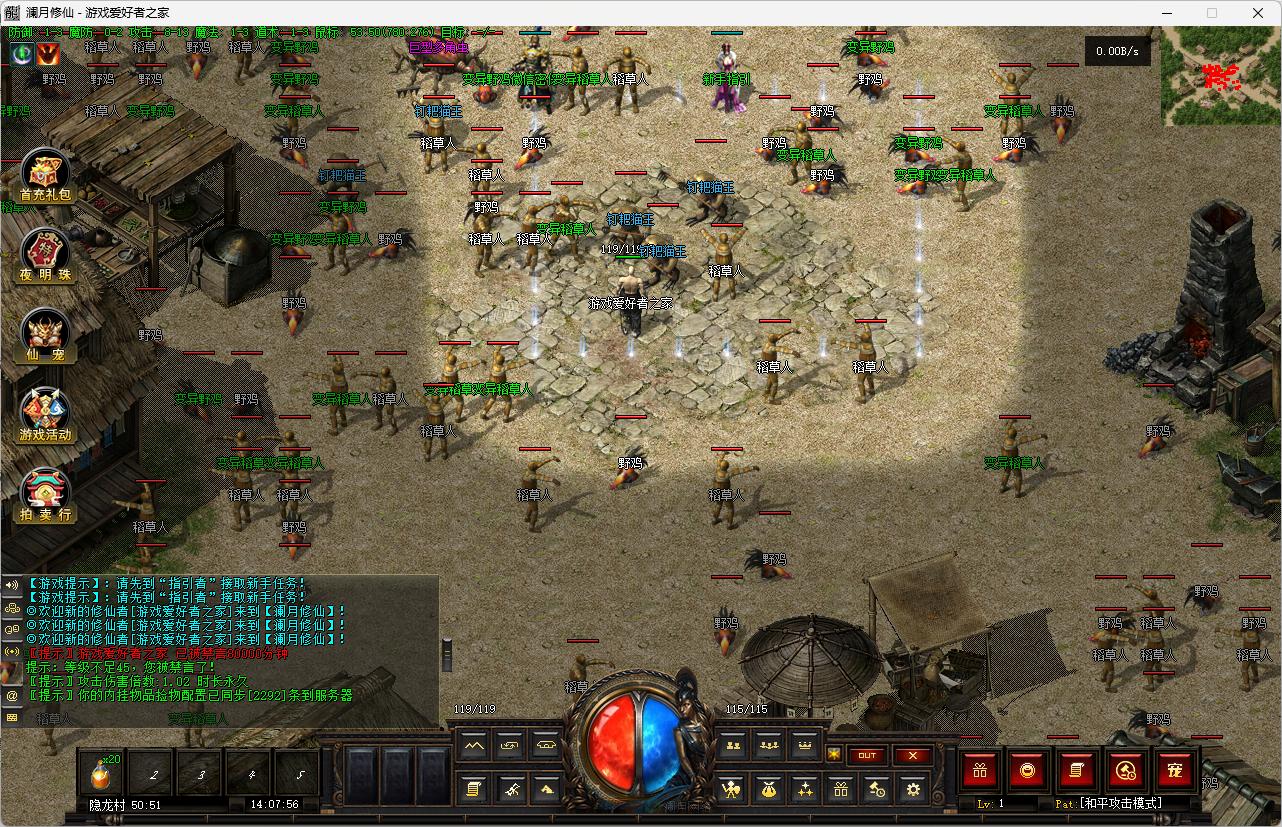Click the red gift box button

980,770
